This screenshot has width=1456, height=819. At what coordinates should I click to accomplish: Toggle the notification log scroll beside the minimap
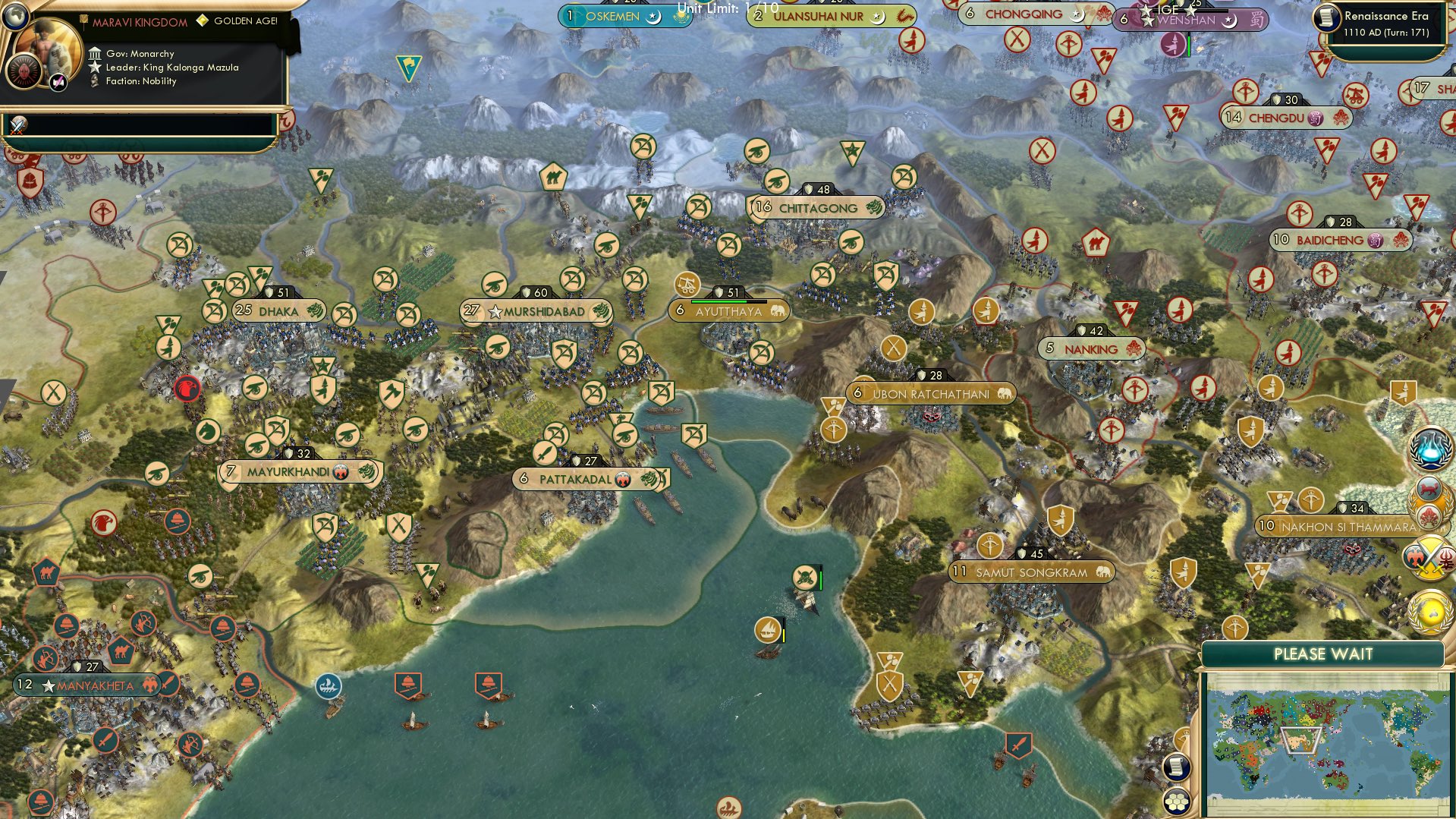point(1177,767)
